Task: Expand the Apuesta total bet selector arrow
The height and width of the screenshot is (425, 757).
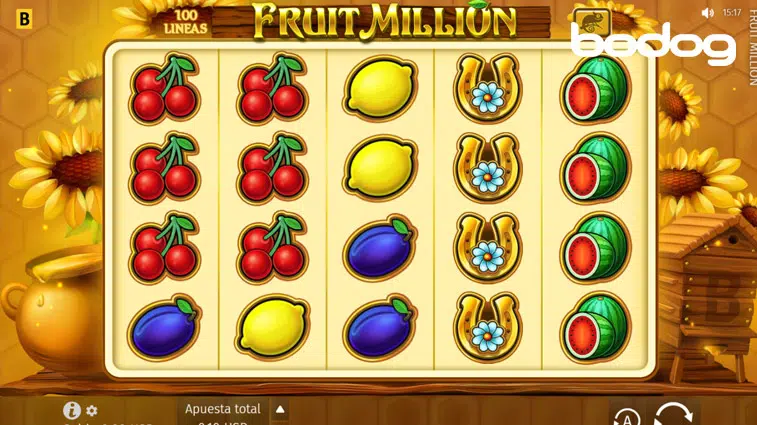Action: tap(280, 409)
